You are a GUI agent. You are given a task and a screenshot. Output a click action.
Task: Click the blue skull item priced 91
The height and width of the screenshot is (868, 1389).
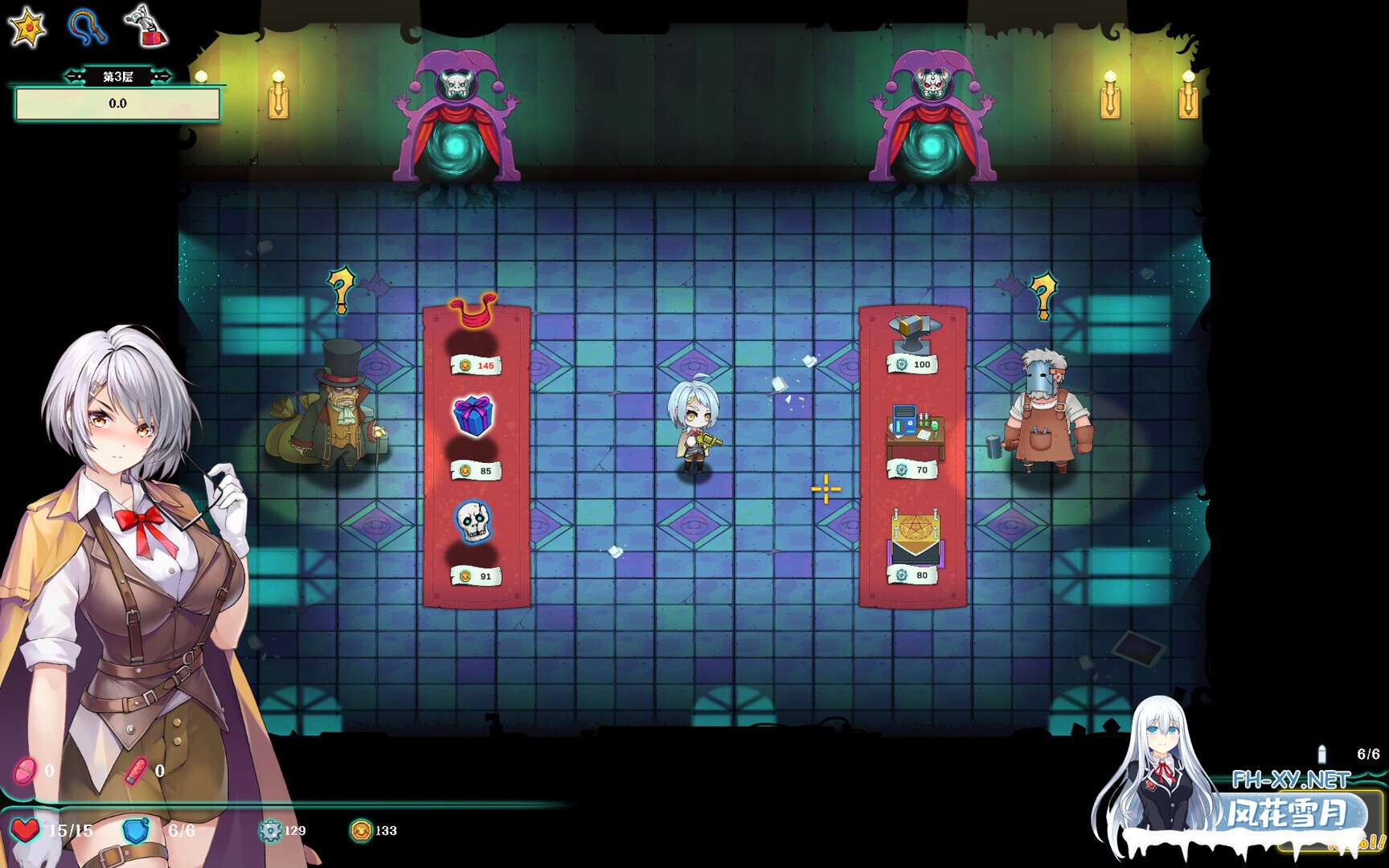pyautogui.click(x=475, y=522)
